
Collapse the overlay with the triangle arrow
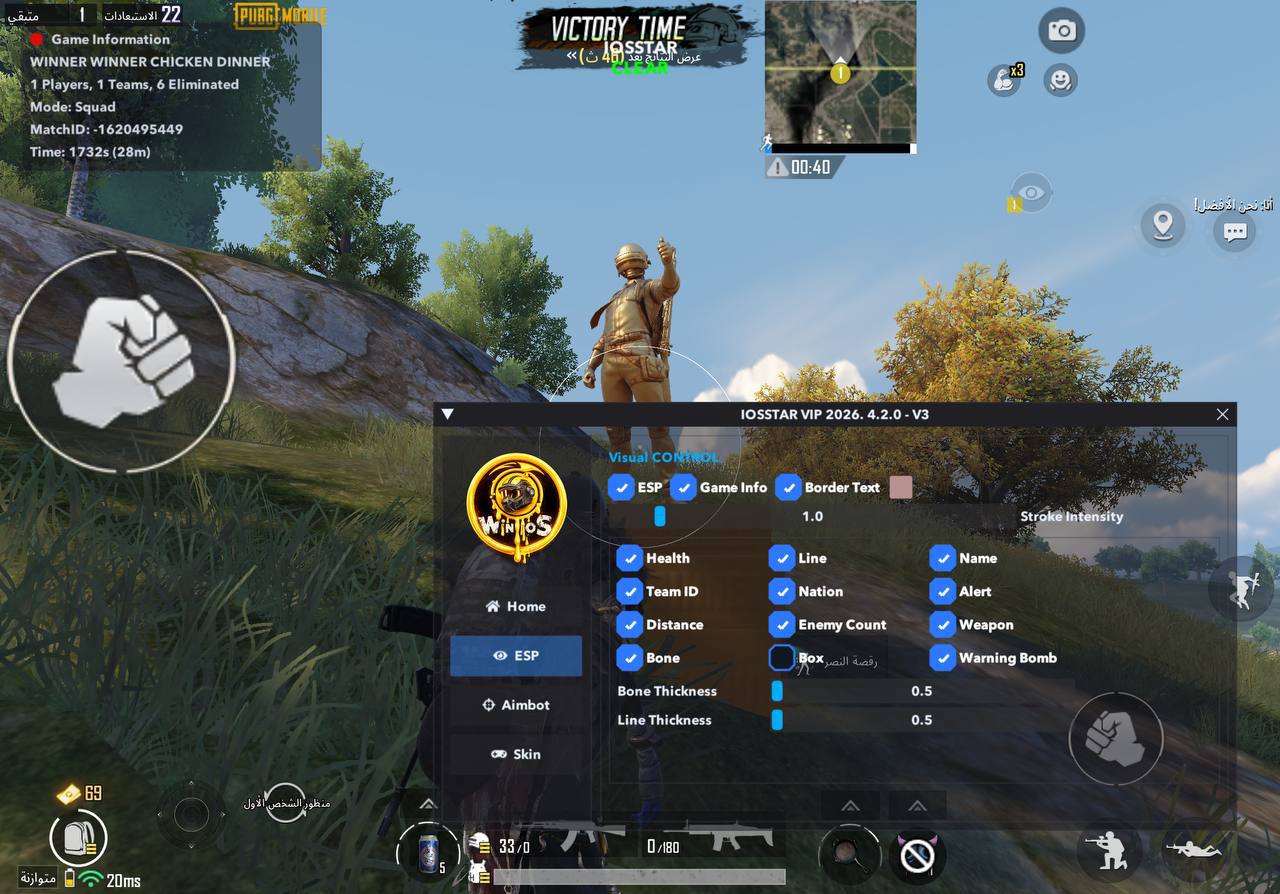(x=448, y=414)
